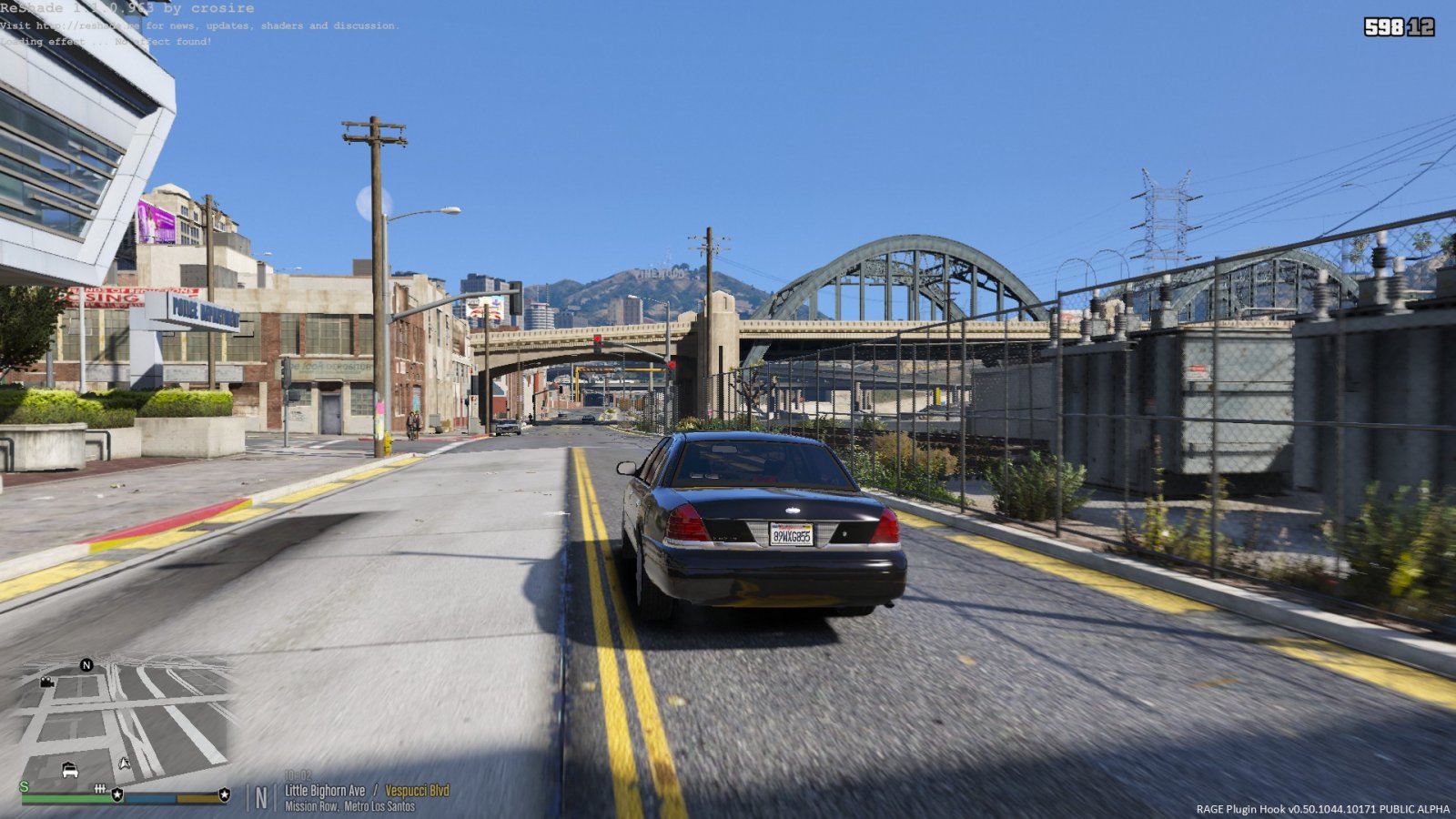The width and height of the screenshot is (1456, 819).
Task: Select the green S blip on the minimap
Action: pyautogui.click(x=24, y=787)
